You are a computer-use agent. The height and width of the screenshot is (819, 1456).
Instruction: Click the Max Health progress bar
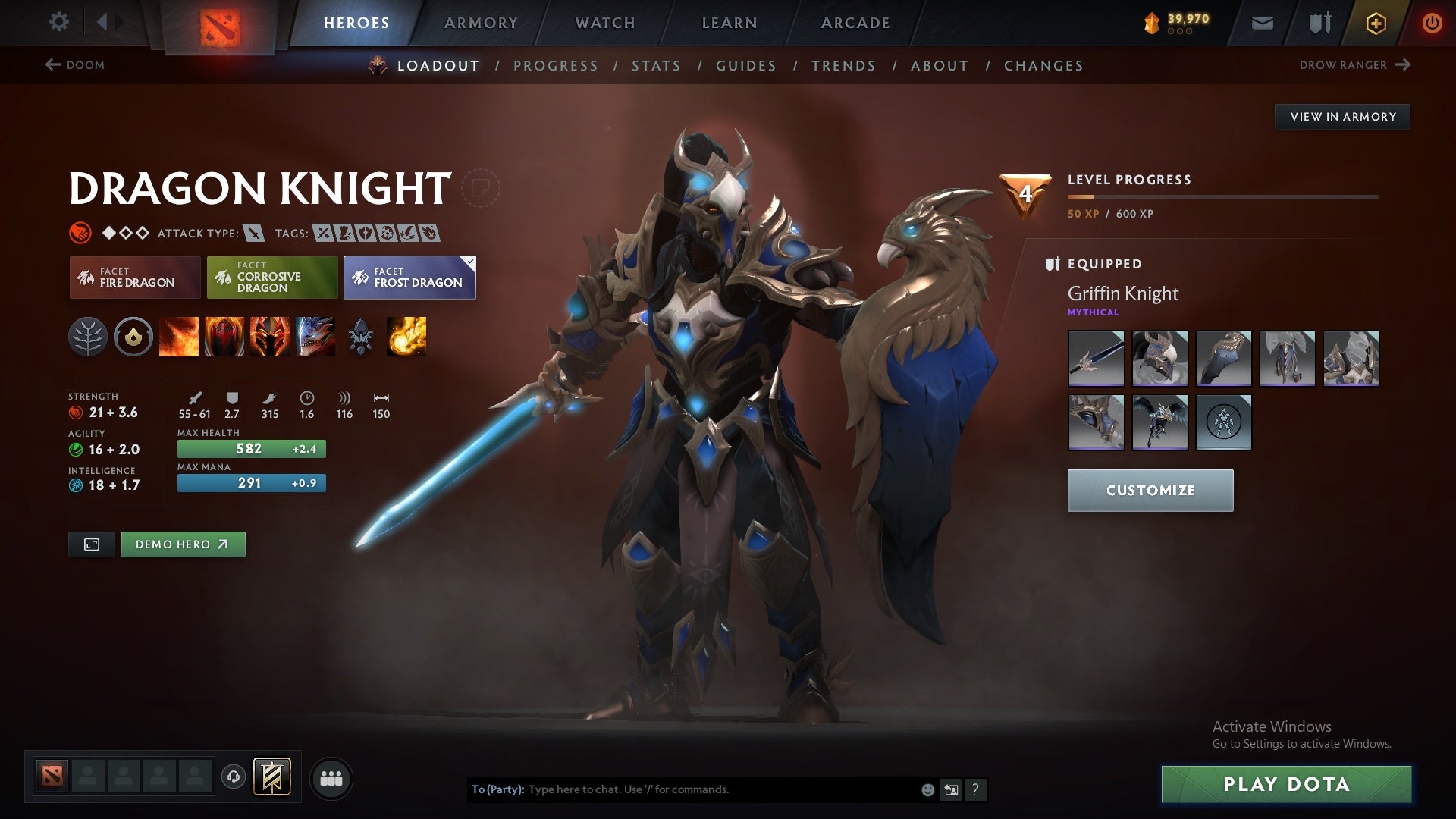tap(251, 449)
